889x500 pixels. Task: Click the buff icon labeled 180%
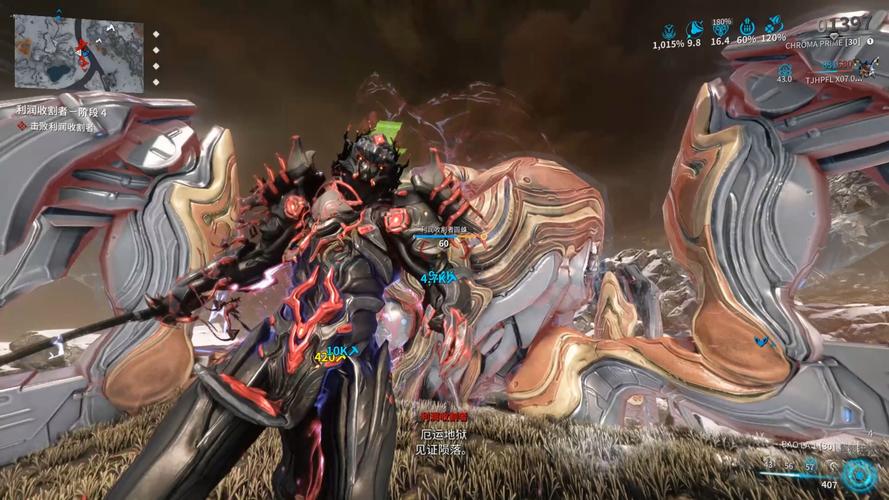pos(721,31)
